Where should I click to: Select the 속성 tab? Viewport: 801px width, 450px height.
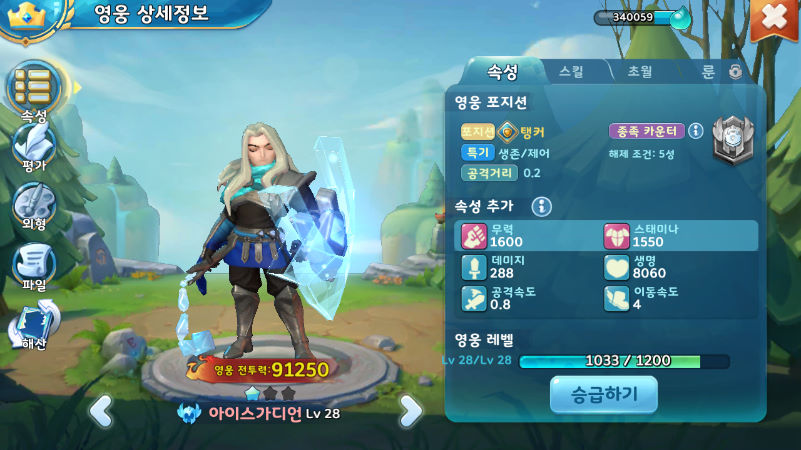click(x=501, y=71)
